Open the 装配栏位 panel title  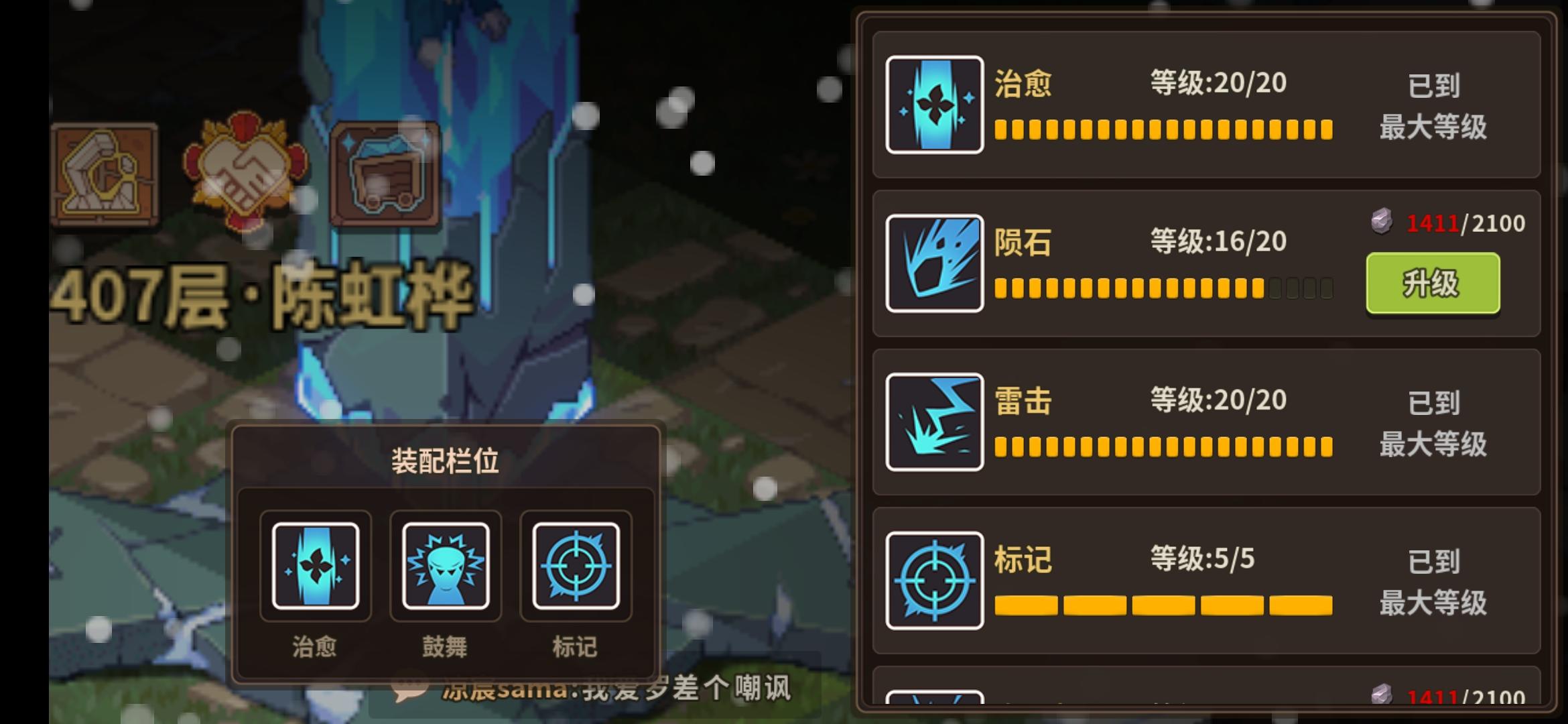click(x=446, y=461)
